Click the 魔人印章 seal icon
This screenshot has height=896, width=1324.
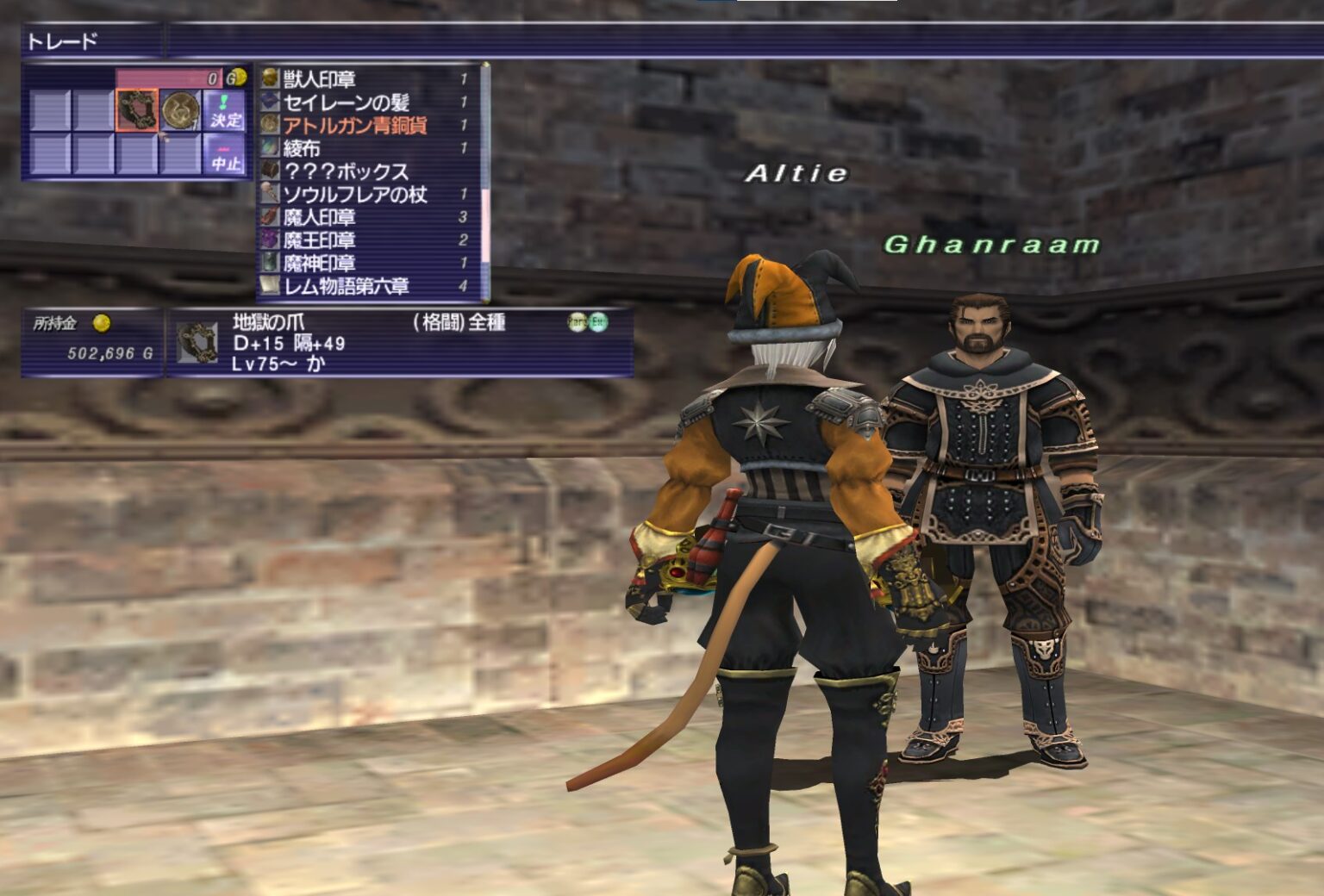pos(269,217)
